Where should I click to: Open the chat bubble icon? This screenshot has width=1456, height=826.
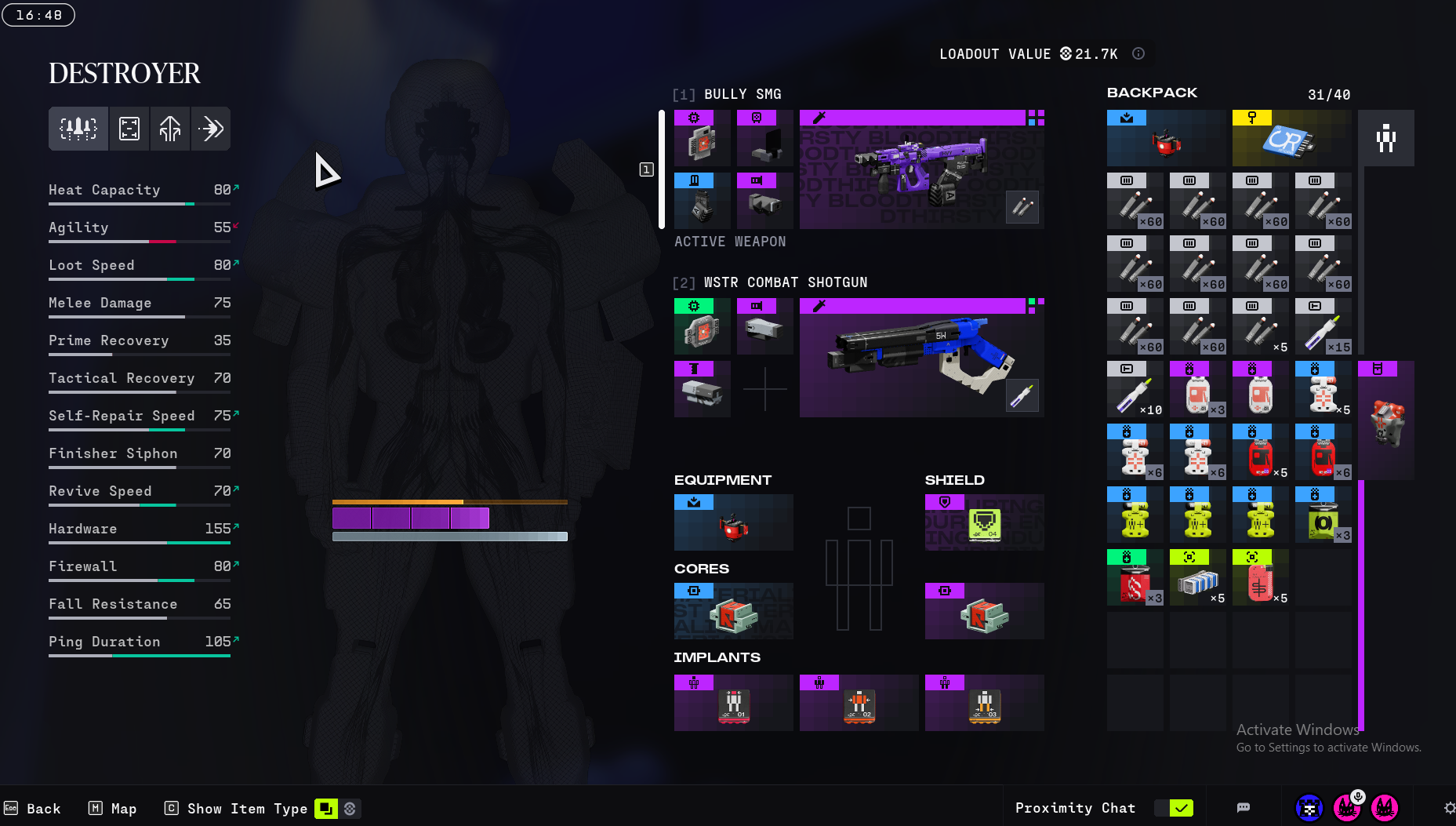(x=1244, y=808)
